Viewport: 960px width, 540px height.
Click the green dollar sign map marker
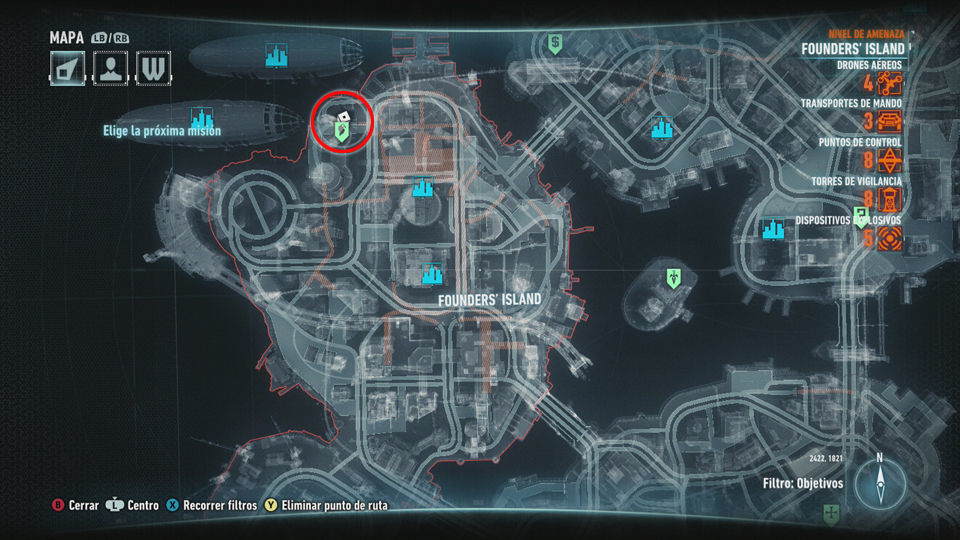555,43
